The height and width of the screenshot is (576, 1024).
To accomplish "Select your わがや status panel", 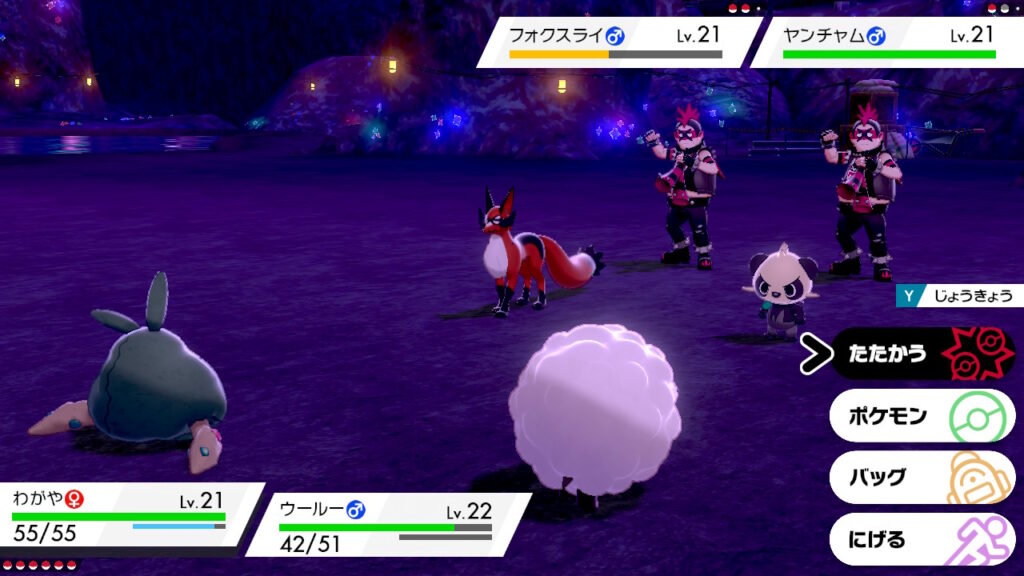I will tap(125, 516).
